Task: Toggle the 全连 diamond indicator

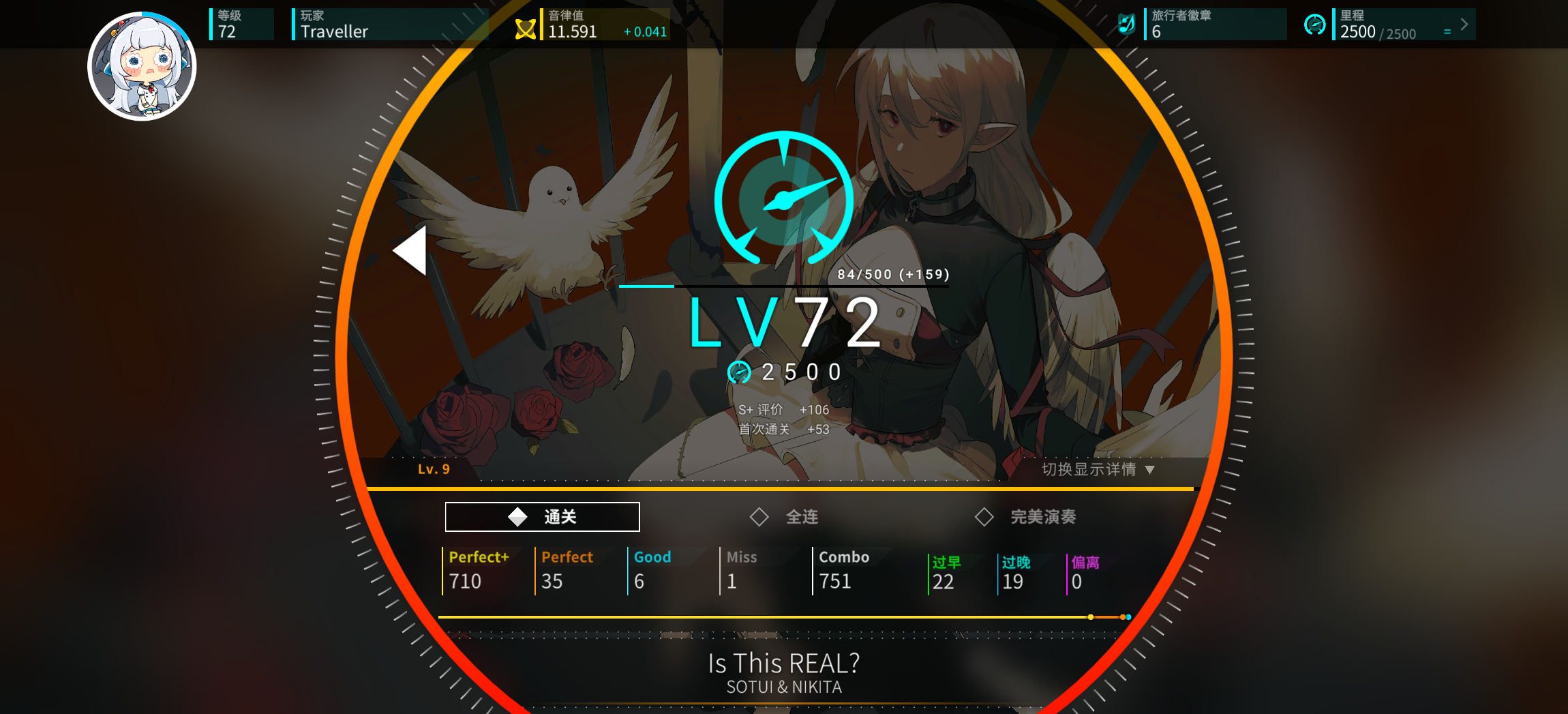Action: coord(760,517)
